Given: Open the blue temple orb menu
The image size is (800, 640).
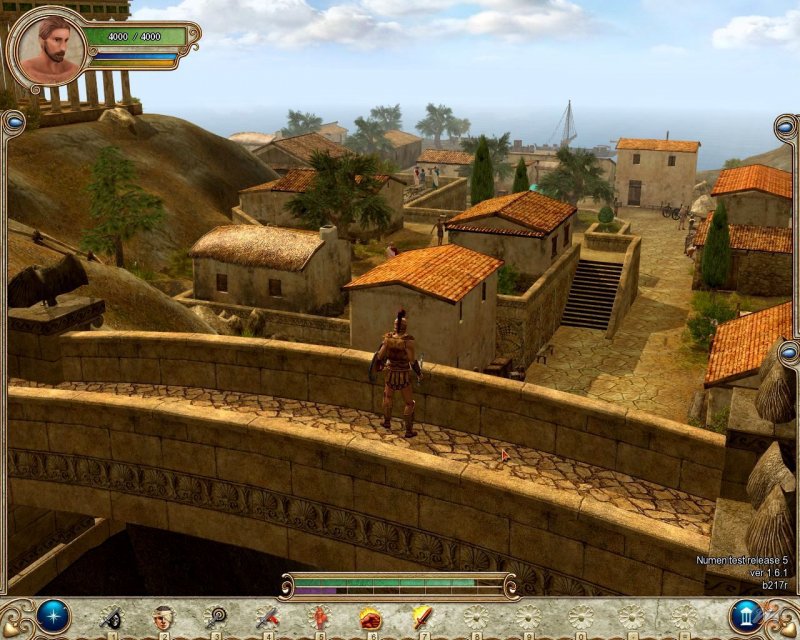Looking at the screenshot, I should [746, 616].
